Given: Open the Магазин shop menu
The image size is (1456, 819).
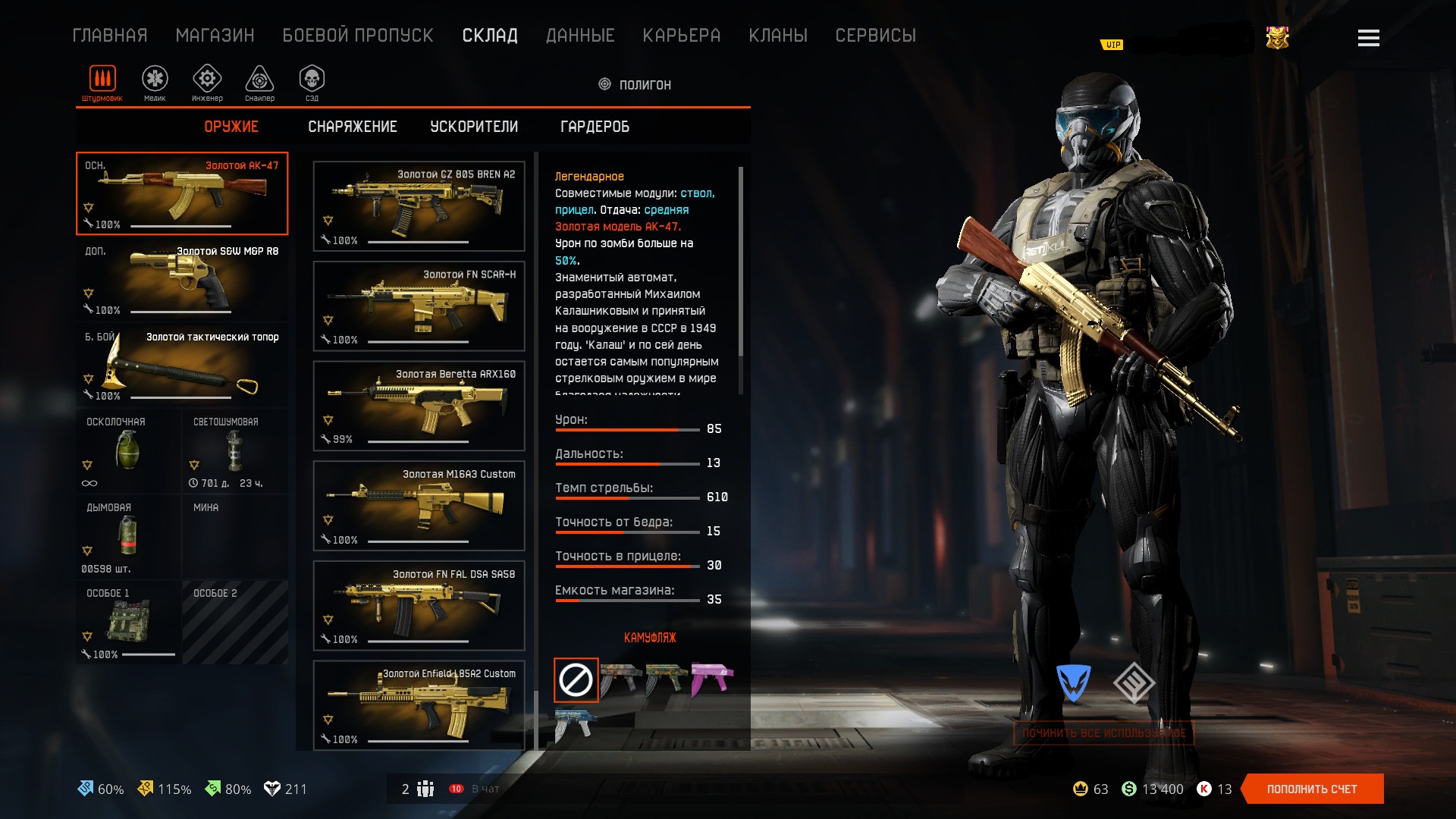Looking at the screenshot, I should [215, 36].
